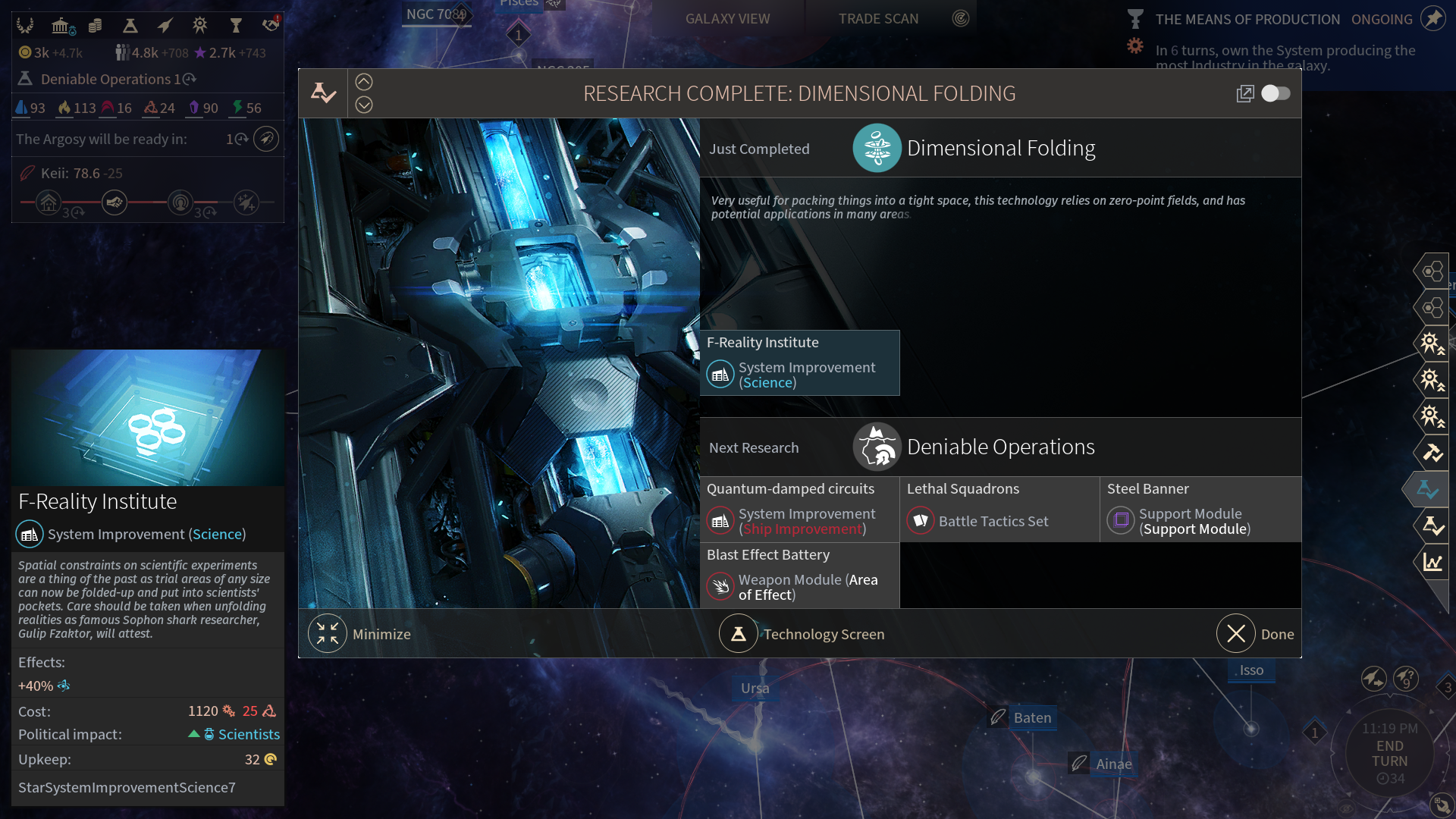
Task: Open the Trade Scan view
Action: (878, 19)
